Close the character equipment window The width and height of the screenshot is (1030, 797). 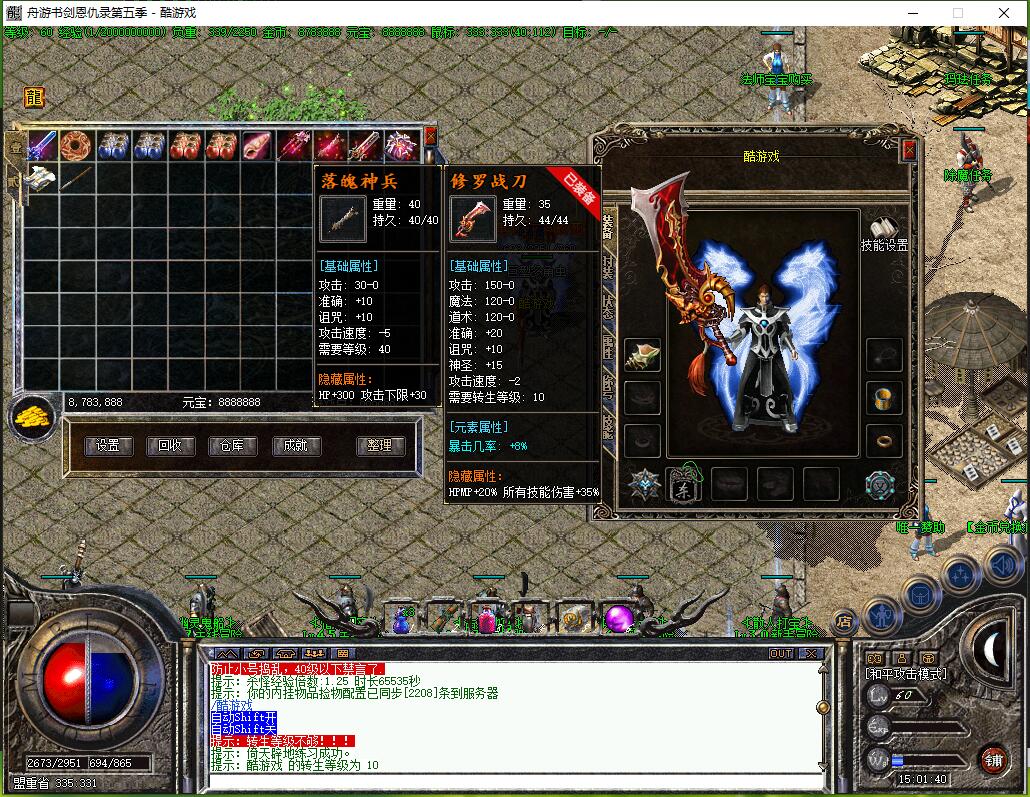pyautogui.click(x=909, y=150)
